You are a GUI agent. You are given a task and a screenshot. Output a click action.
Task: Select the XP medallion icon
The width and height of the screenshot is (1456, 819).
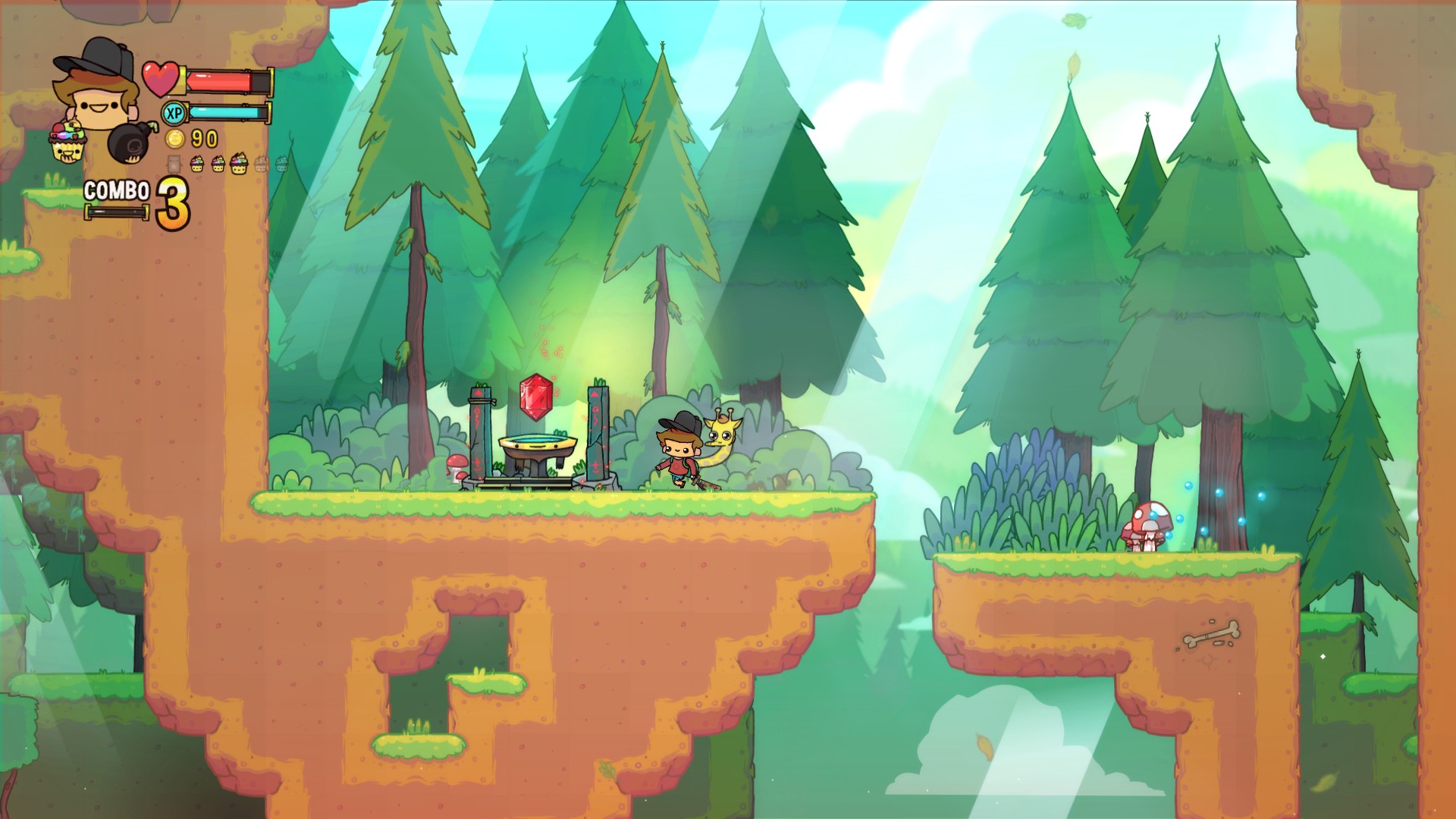(175, 113)
